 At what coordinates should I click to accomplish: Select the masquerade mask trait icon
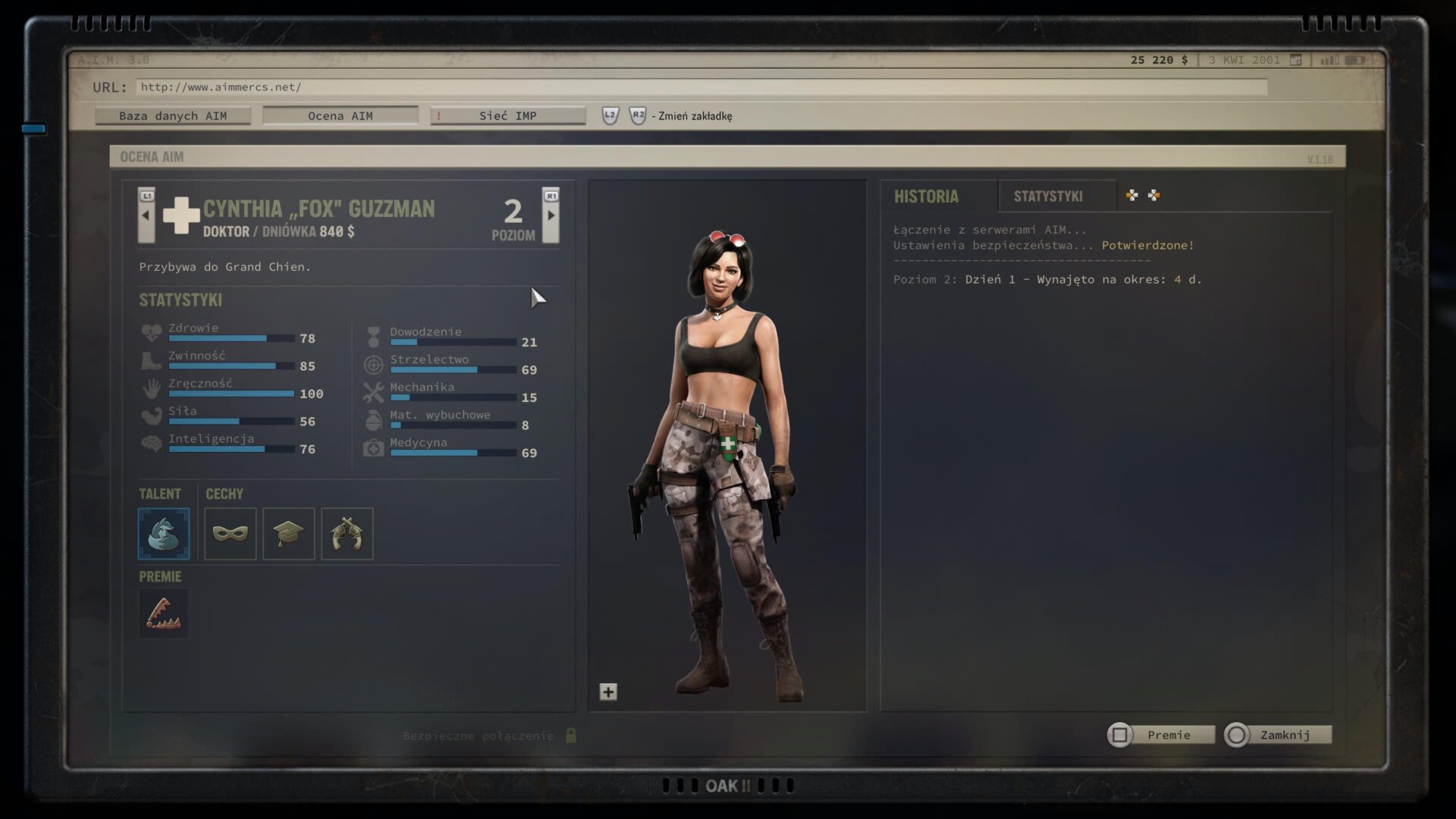point(231,534)
